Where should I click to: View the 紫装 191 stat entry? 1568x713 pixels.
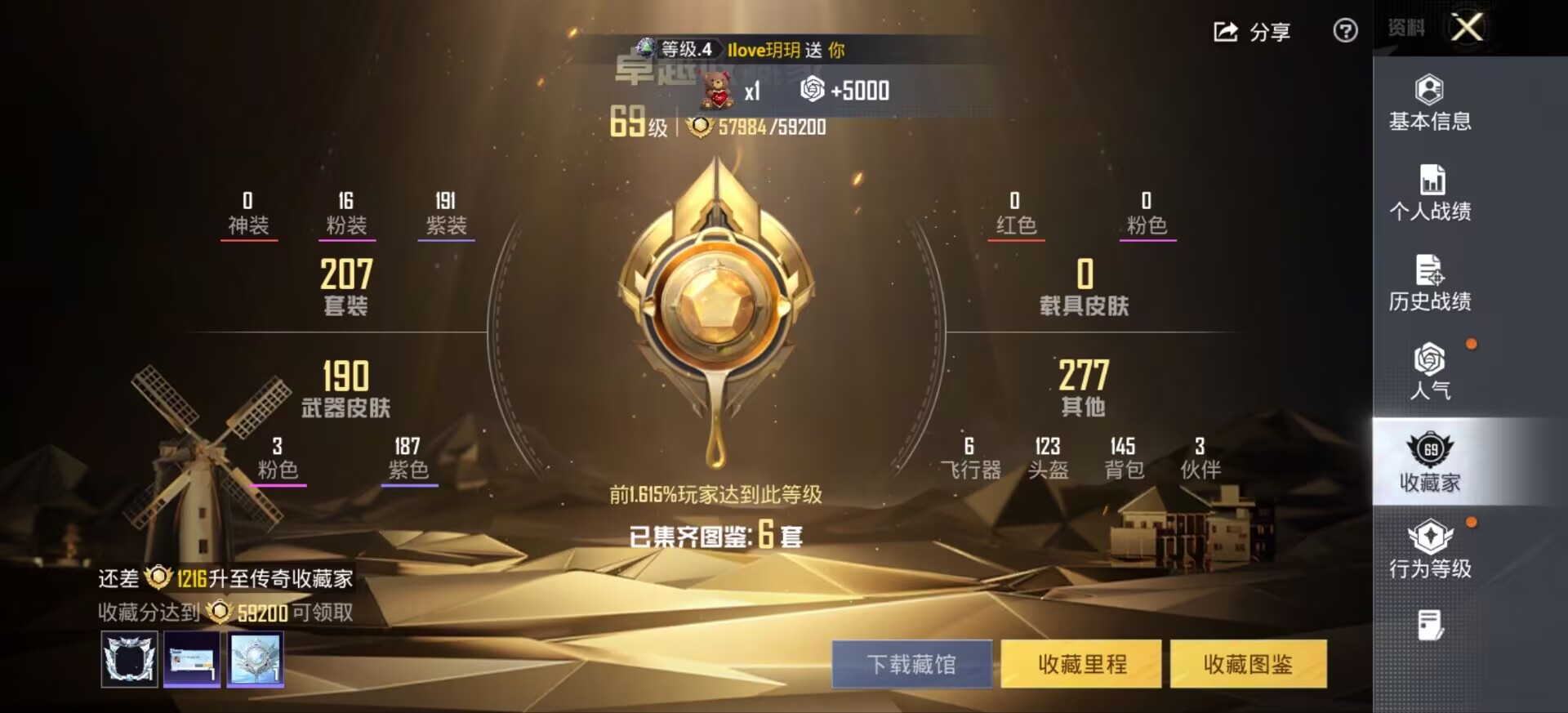click(446, 211)
